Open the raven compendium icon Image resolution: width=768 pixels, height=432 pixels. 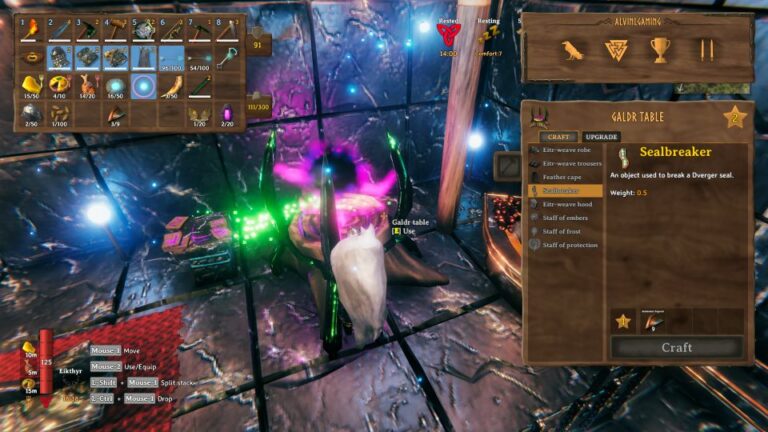[x=573, y=50]
